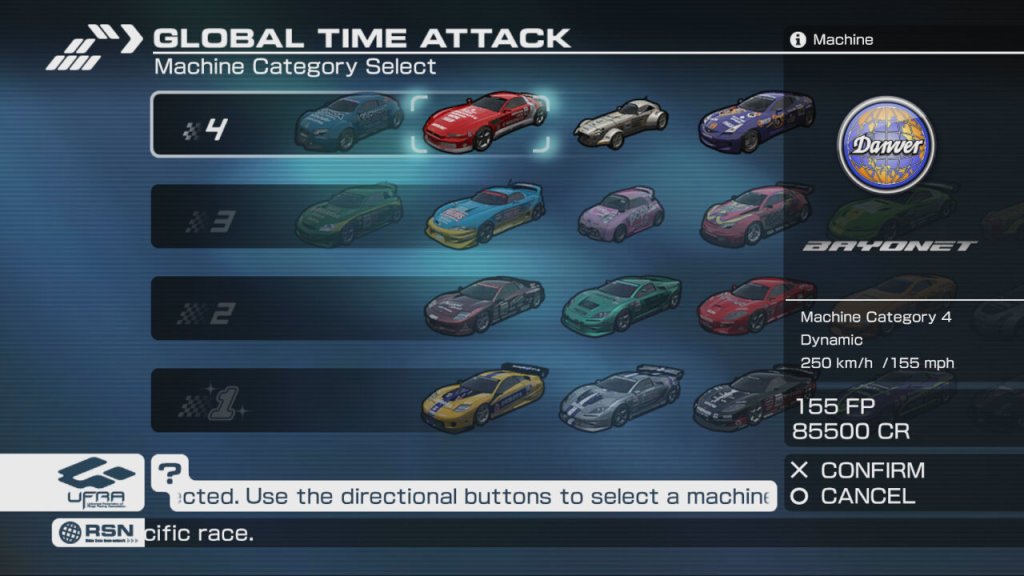Select the highlighted red Bayonet car
Image resolution: width=1024 pixels, height=576 pixels.
[481, 123]
